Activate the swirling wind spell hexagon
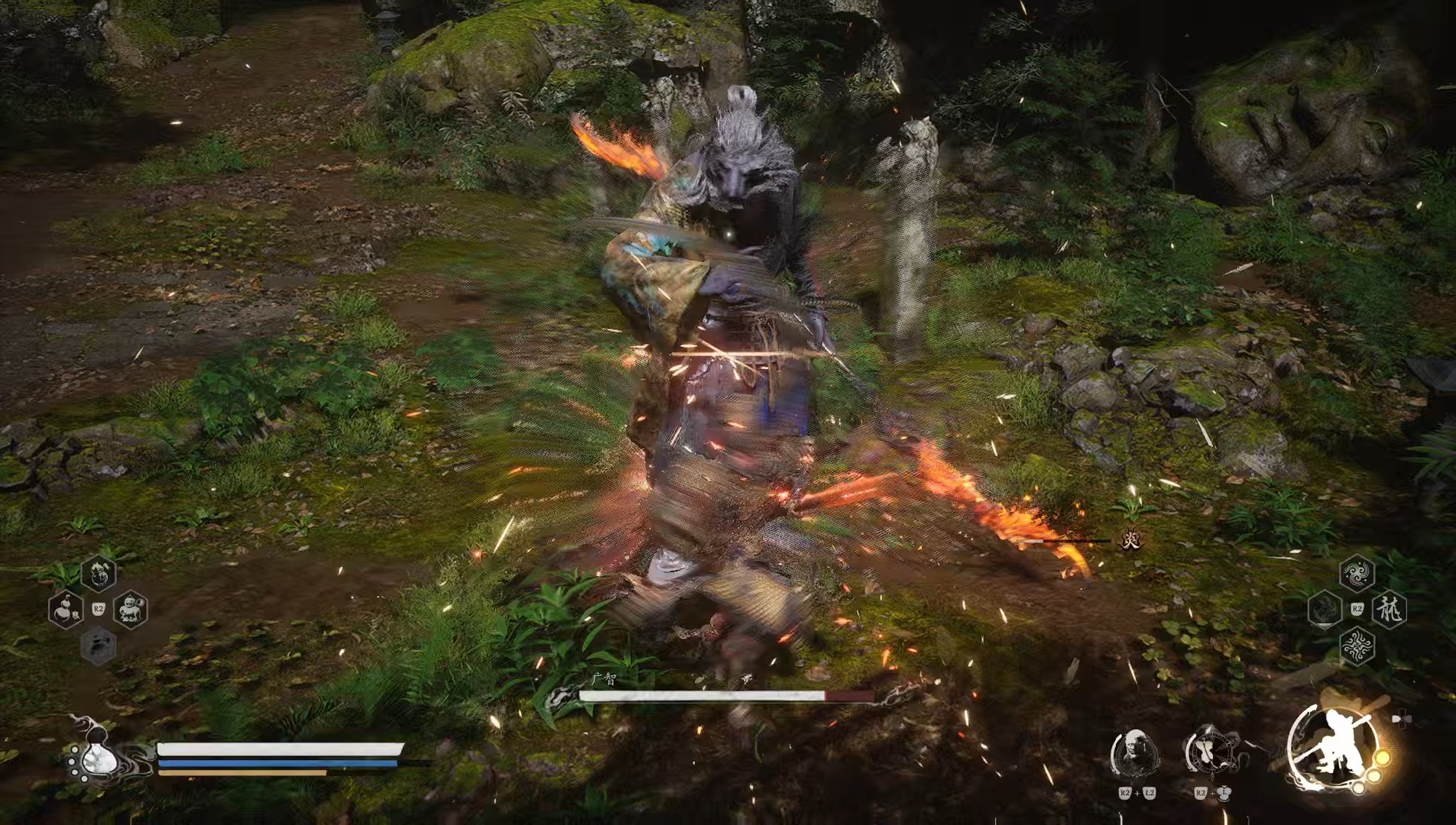The width and height of the screenshot is (1456, 825). 1357,573
